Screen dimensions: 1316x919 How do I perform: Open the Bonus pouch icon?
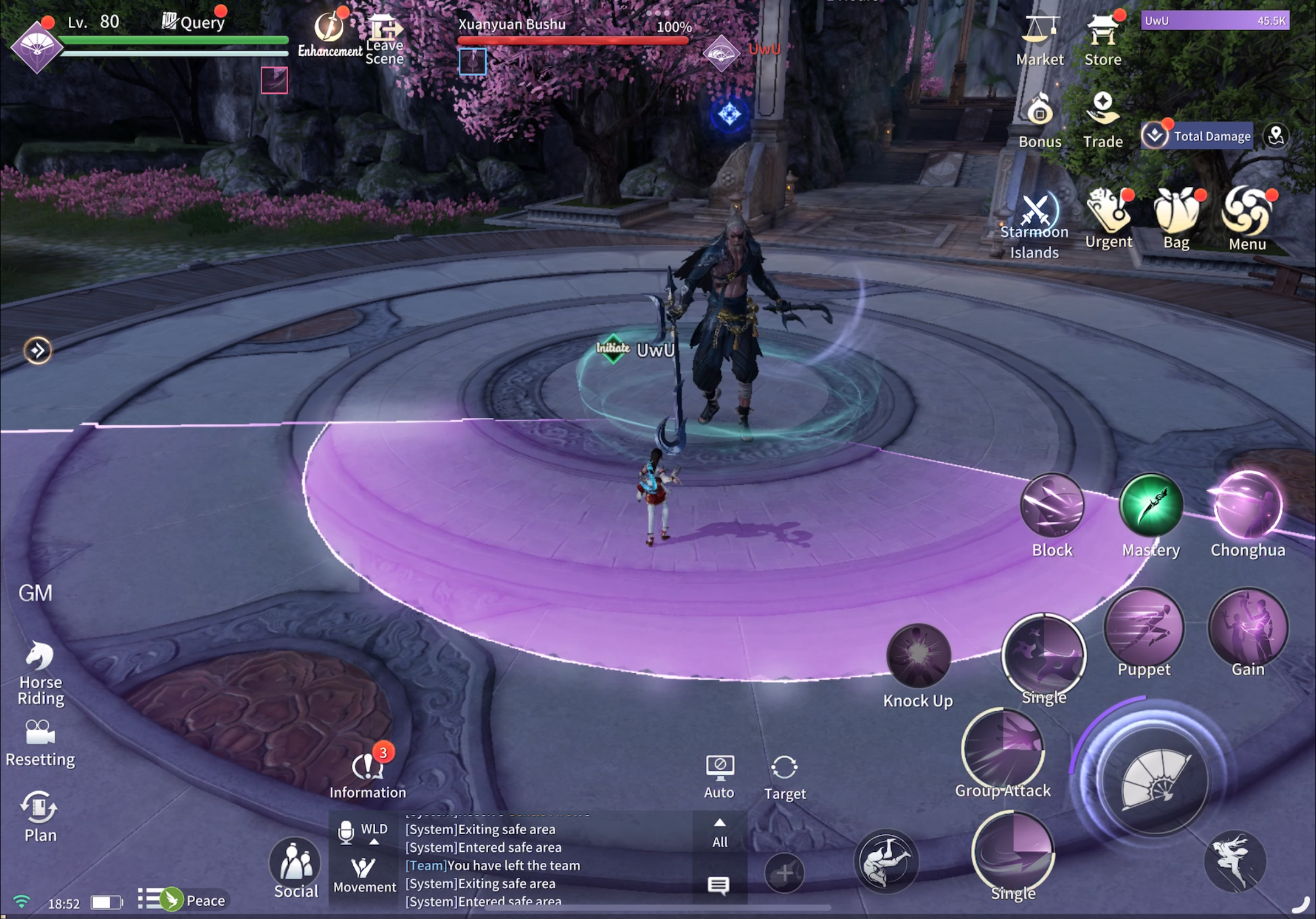coord(1039,112)
